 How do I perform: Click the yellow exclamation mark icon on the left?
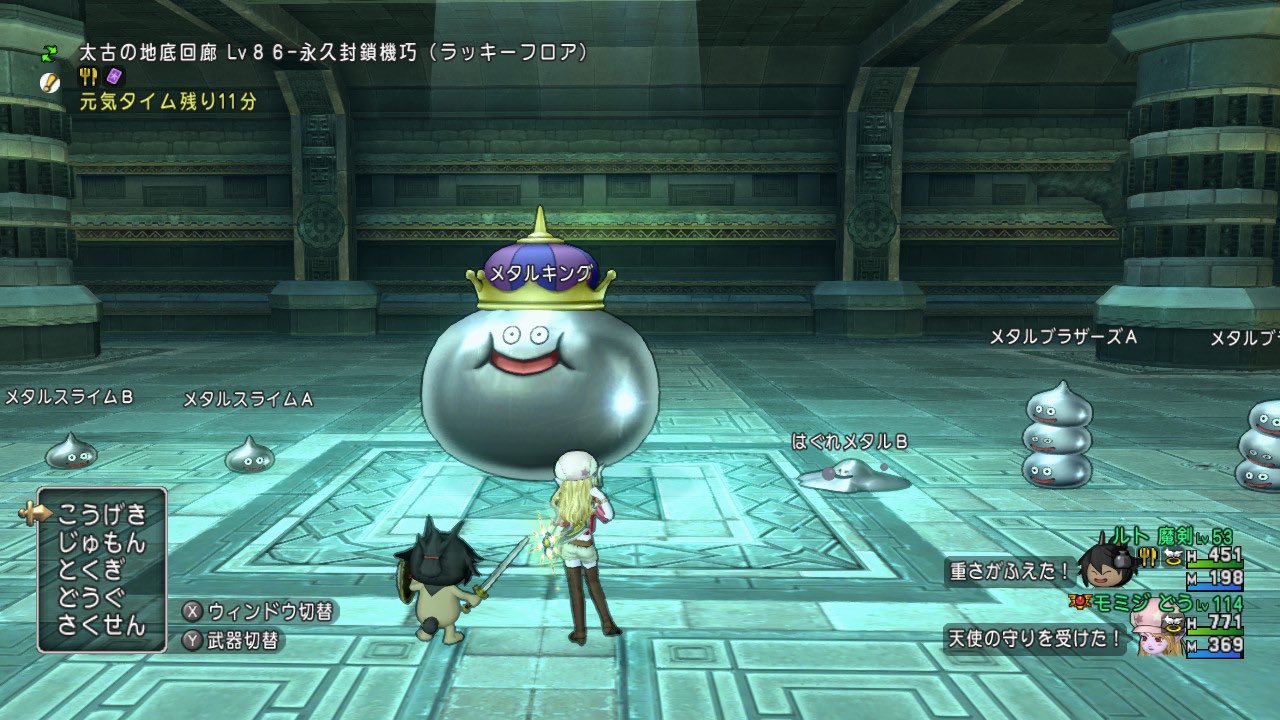pos(51,82)
